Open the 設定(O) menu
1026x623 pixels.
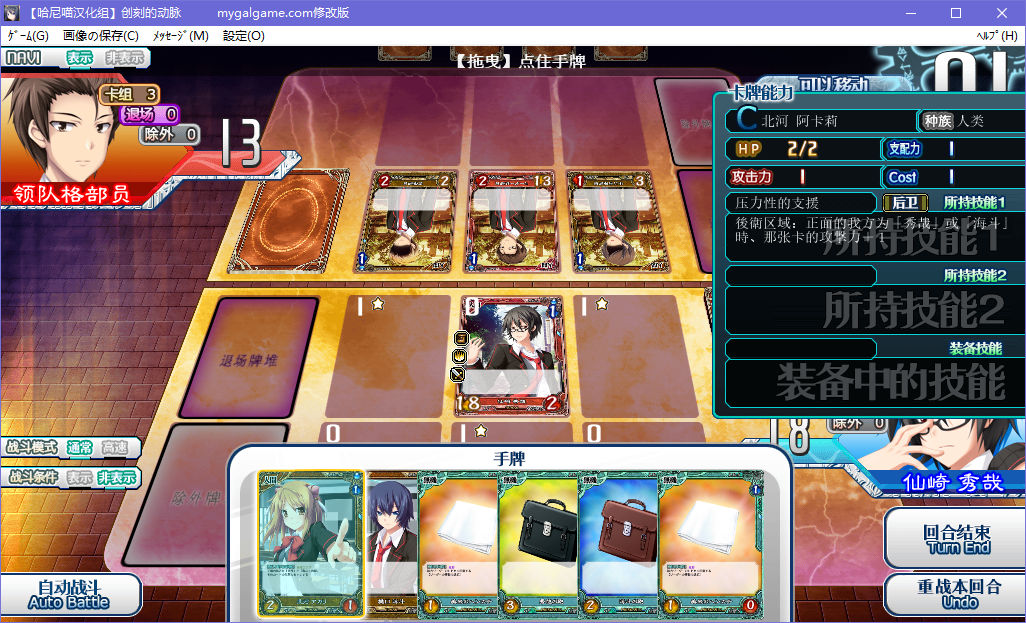pyautogui.click(x=244, y=36)
